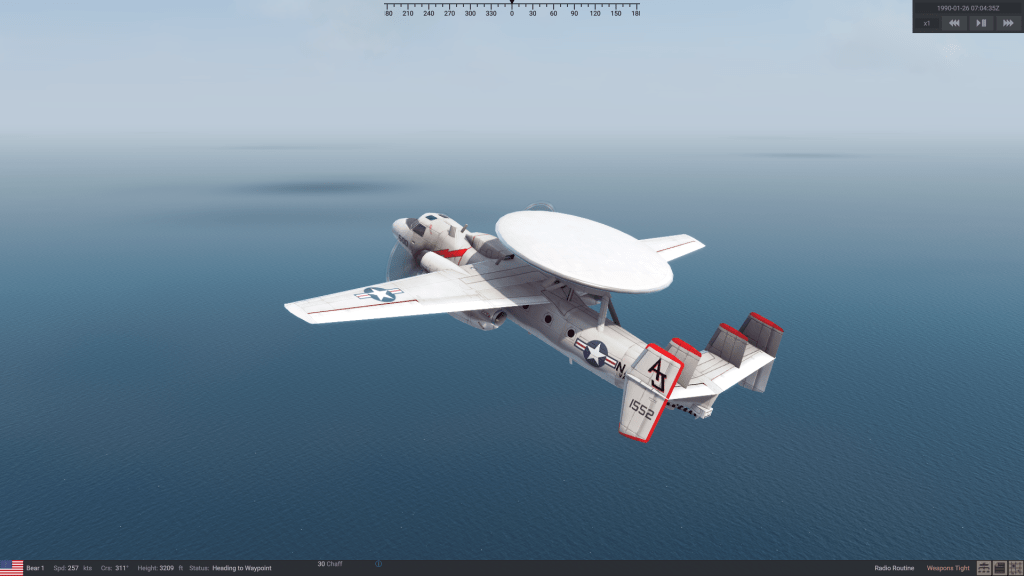Image resolution: width=1024 pixels, height=576 pixels.
Task: Slow down time with the rewind button
Action: pos(955,22)
